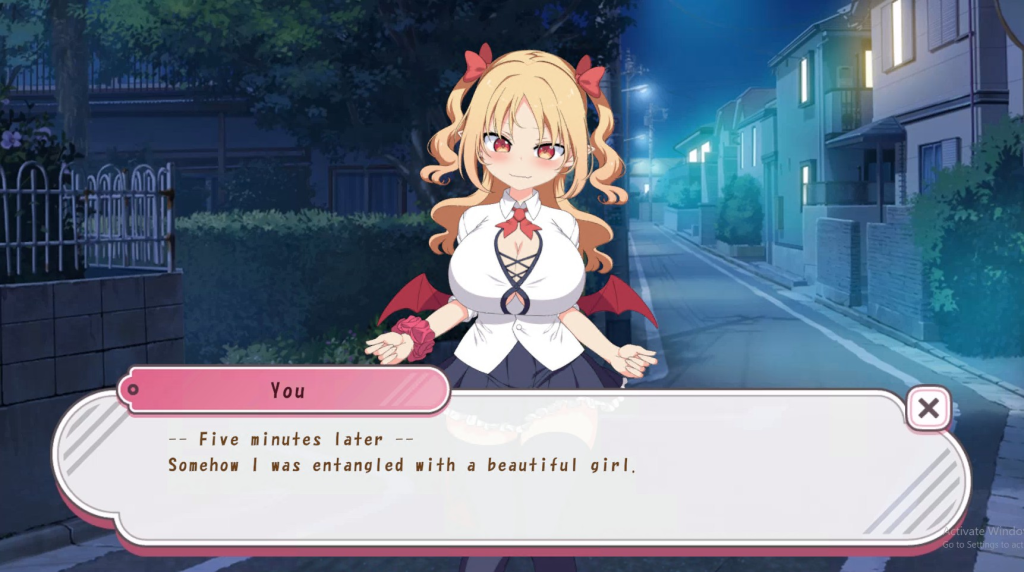Hide the dialogue box with the X button
This screenshot has width=1024, height=572.
pos(929,408)
